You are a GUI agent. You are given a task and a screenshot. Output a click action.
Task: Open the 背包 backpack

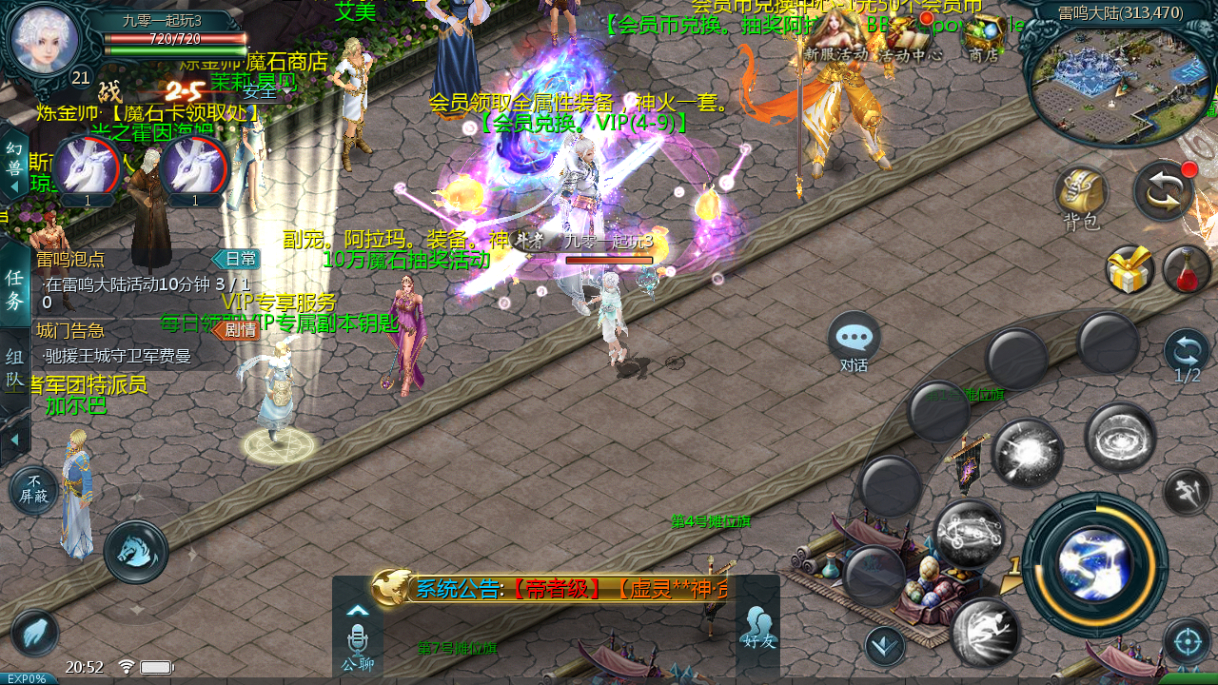(1081, 195)
